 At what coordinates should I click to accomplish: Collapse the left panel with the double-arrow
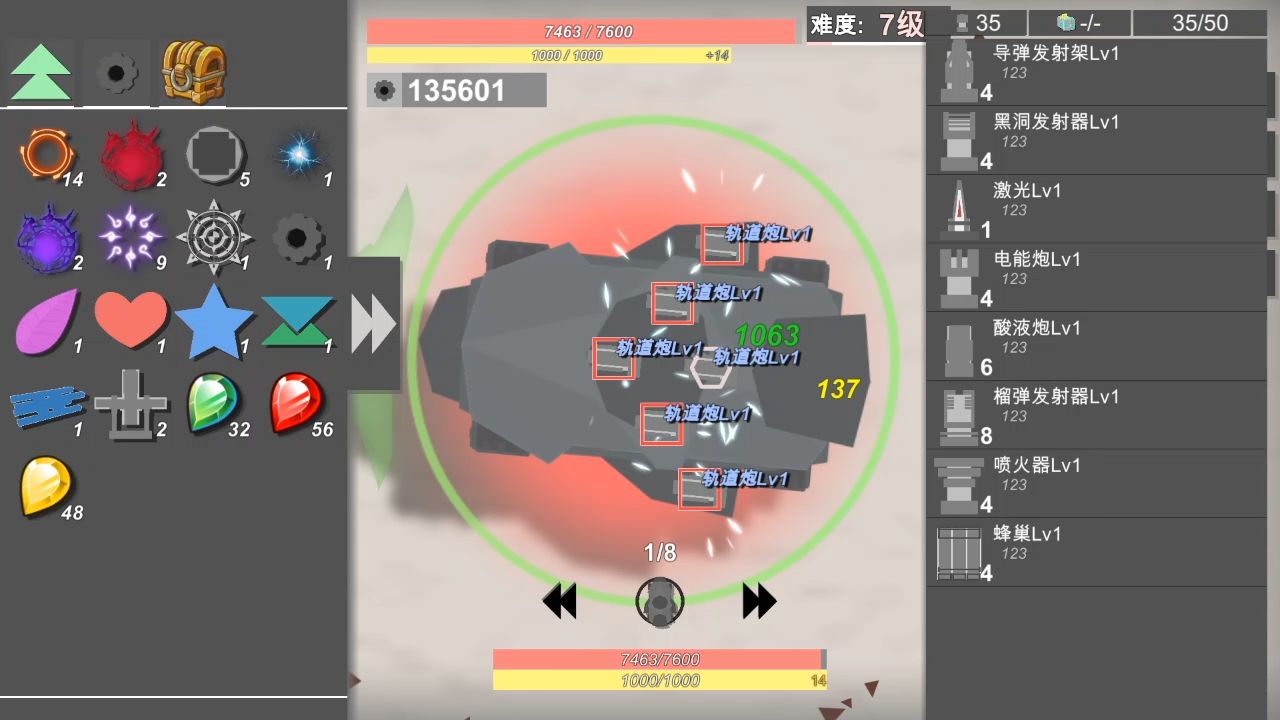[x=374, y=322]
